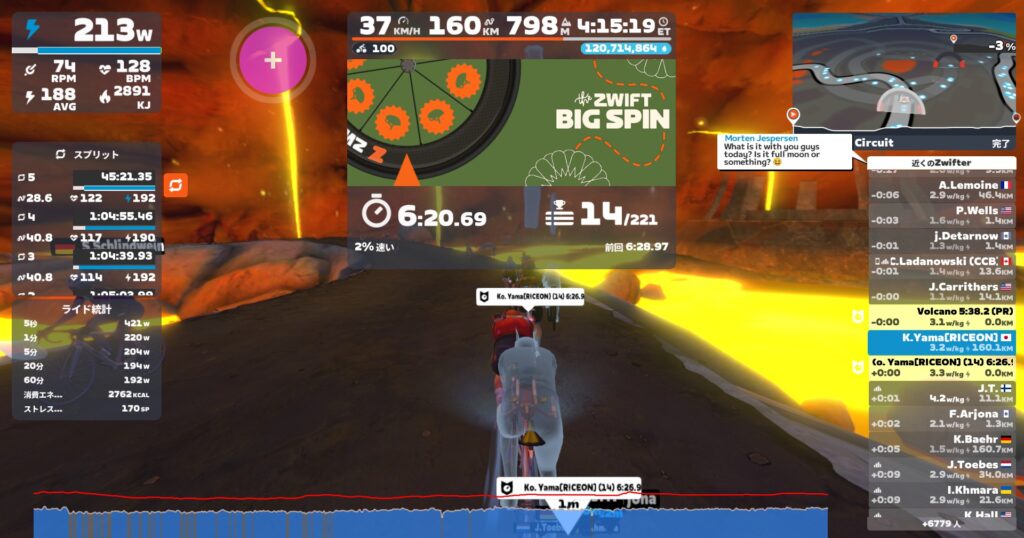Select J.T. in the nearby riders list

point(940,393)
